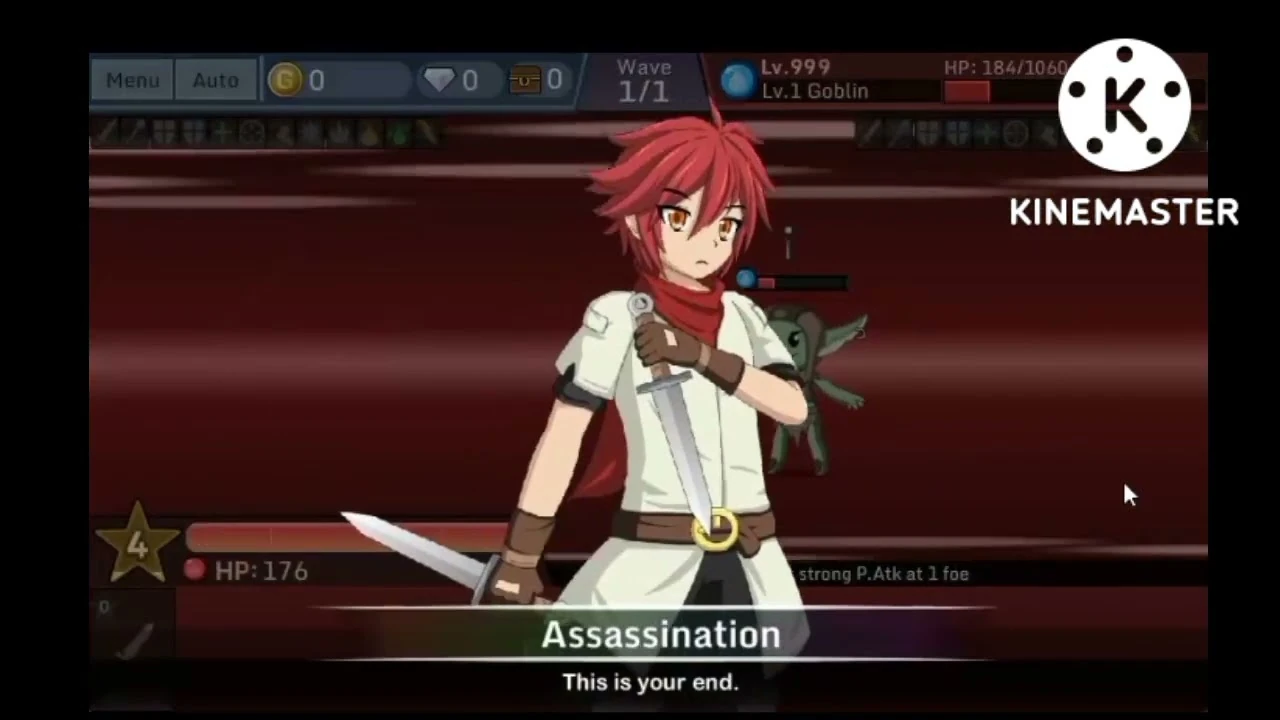1280x720 pixels.
Task: Click the blue player level orb
Action: tap(737, 80)
